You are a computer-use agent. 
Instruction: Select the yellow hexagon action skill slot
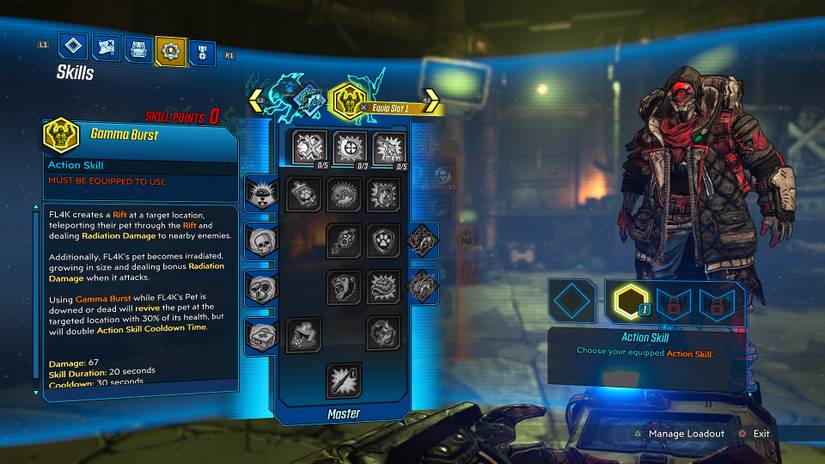[x=629, y=299]
